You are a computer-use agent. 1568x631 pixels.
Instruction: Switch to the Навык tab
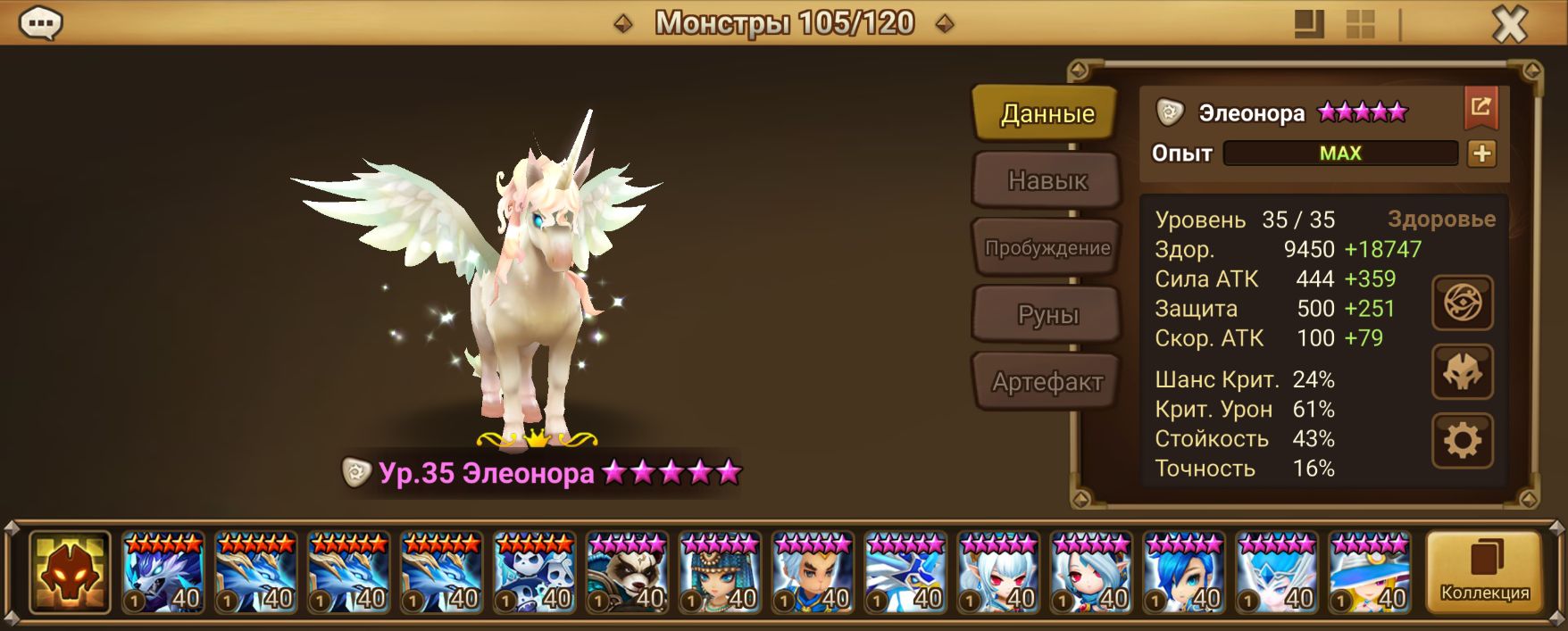(1047, 181)
